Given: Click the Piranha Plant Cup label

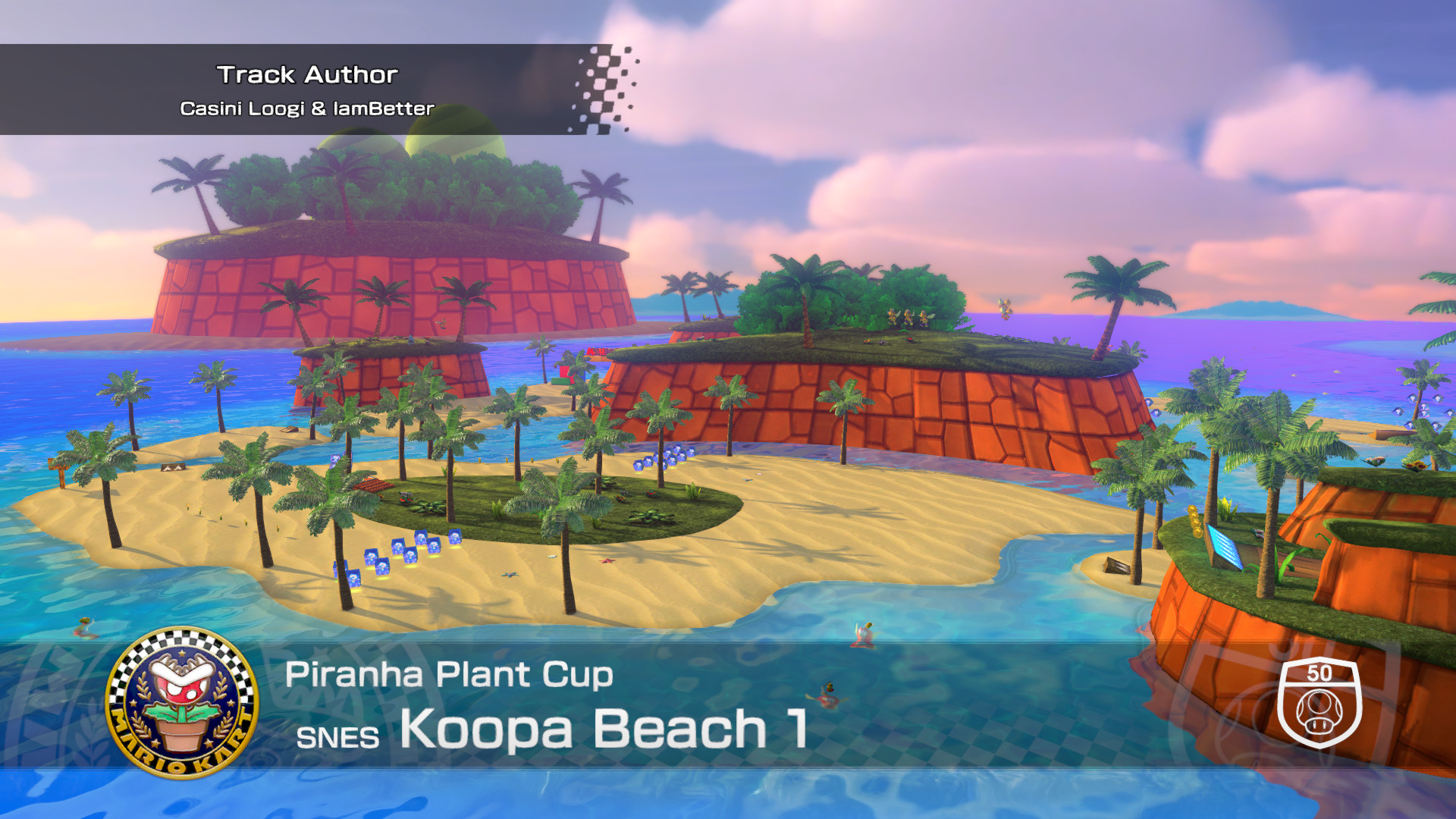Looking at the screenshot, I should (x=449, y=674).
